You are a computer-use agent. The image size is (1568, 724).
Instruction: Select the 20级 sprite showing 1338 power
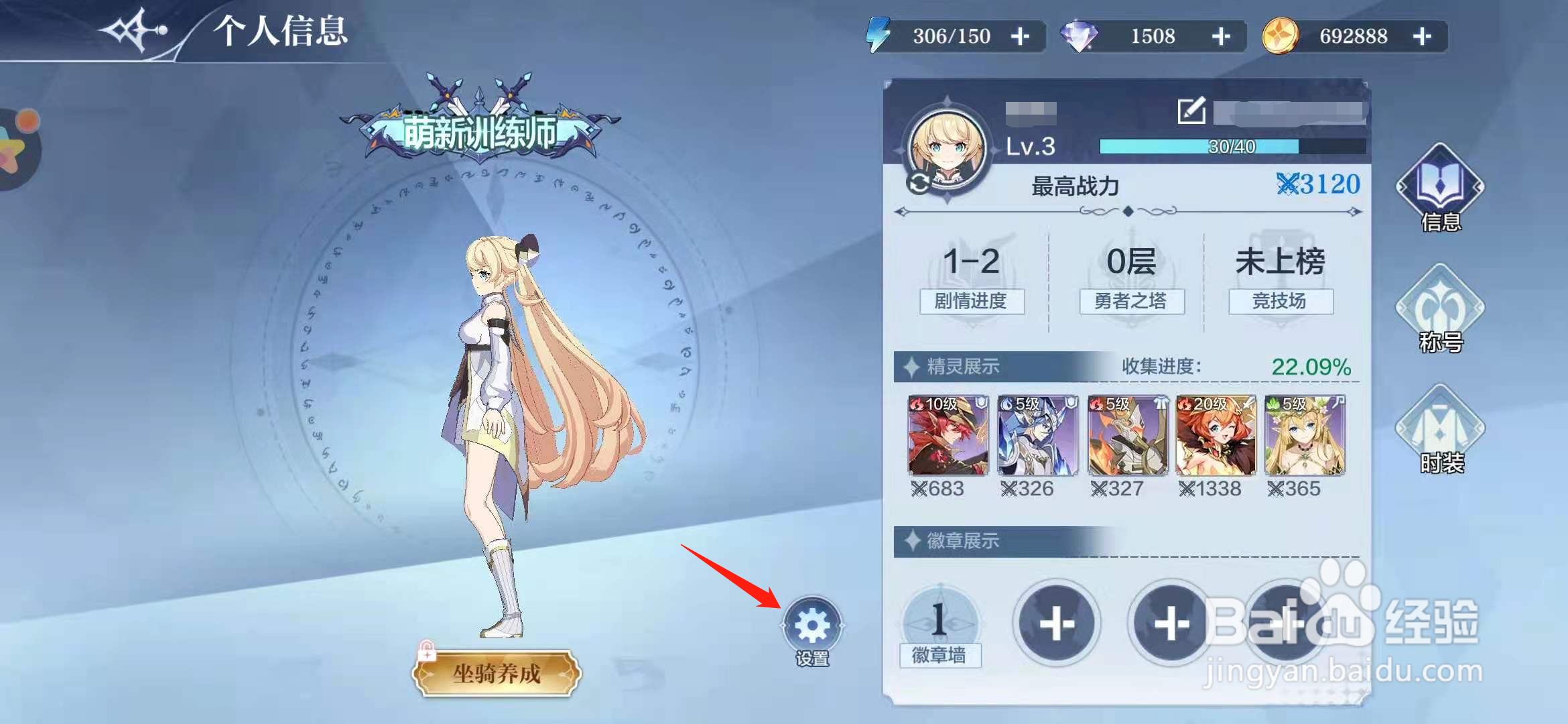[1214, 436]
